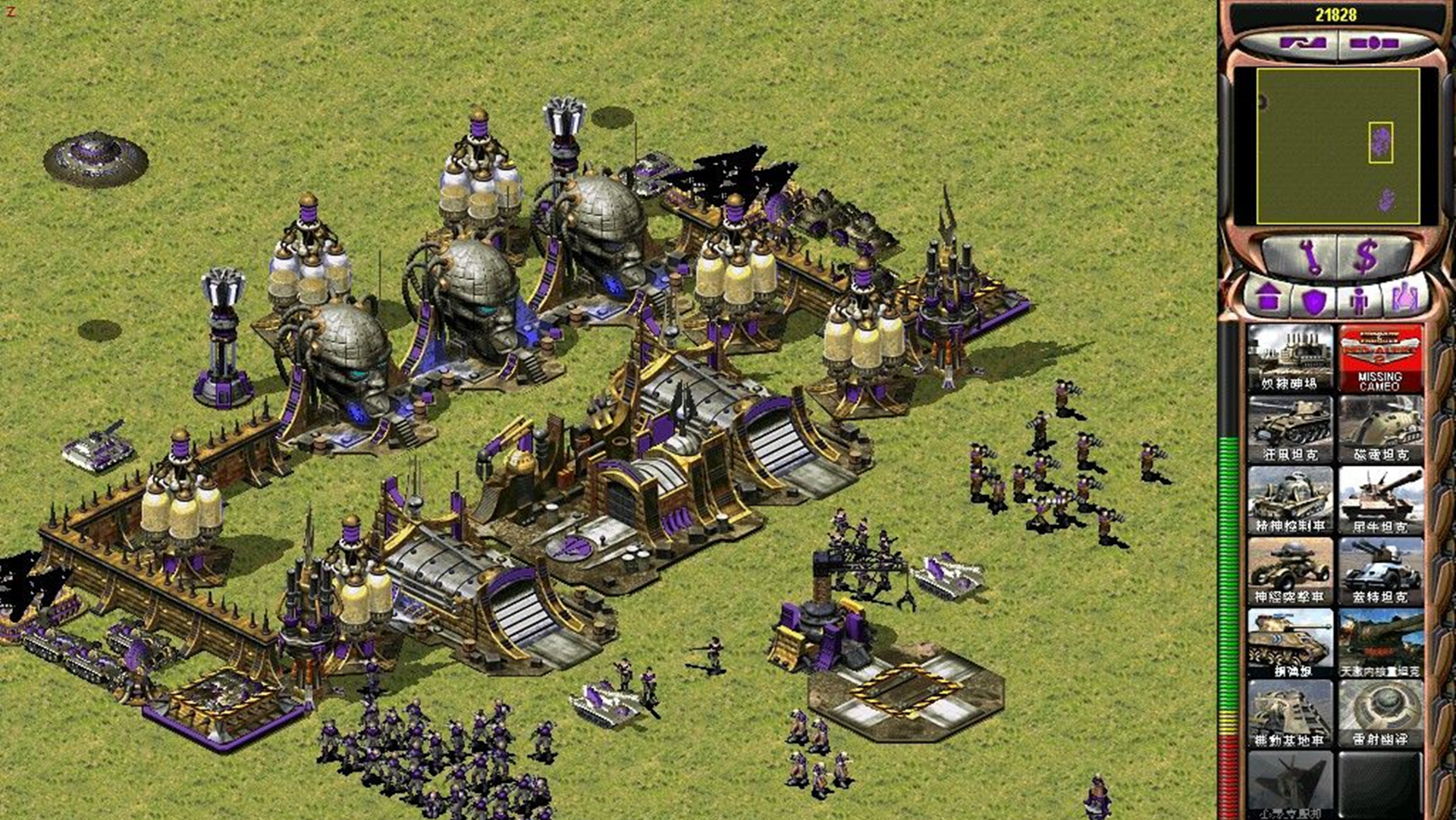Build the 神經突擊車 chaos drone

click(1290, 572)
